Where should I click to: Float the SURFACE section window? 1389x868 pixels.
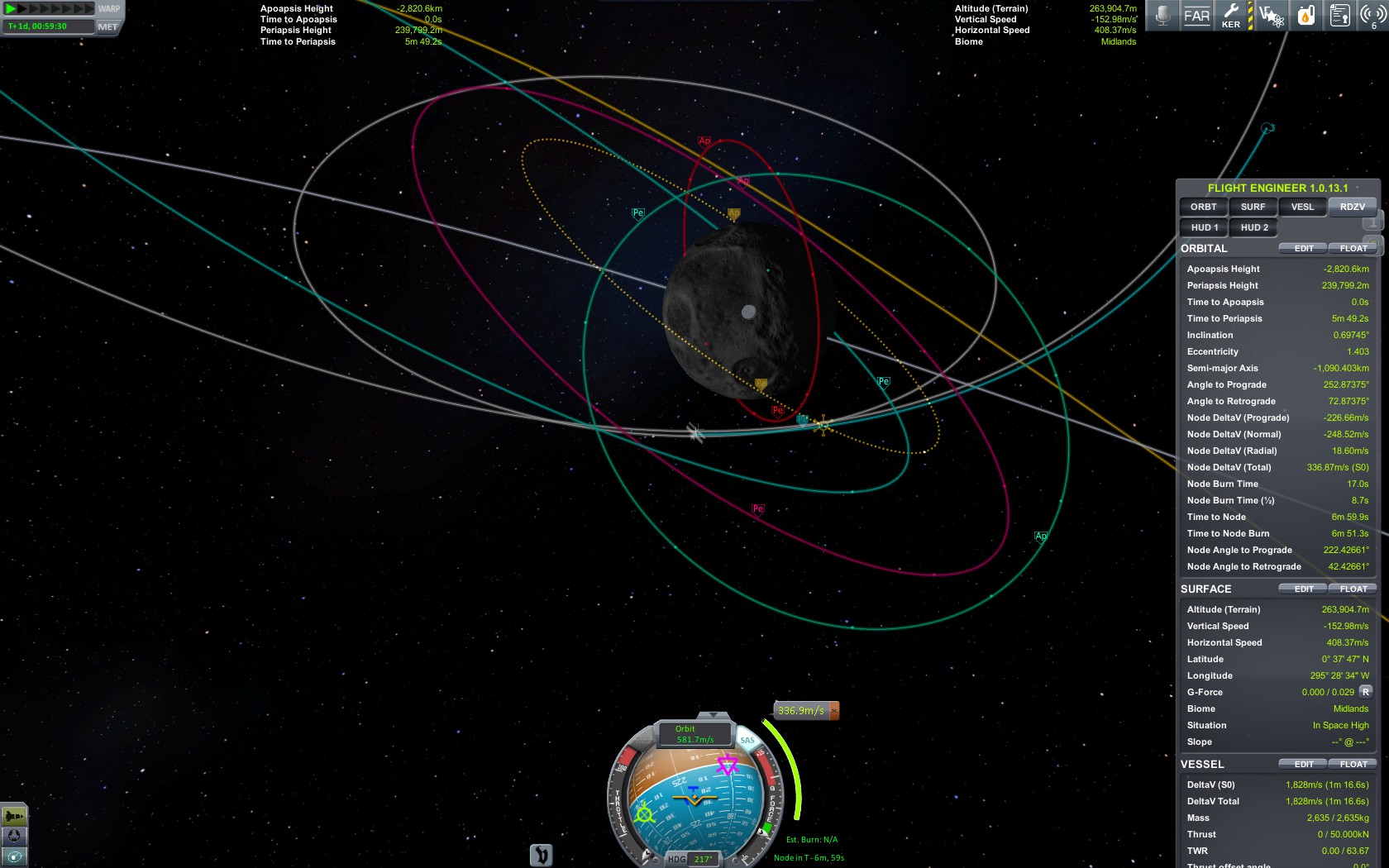tap(1353, 589)
